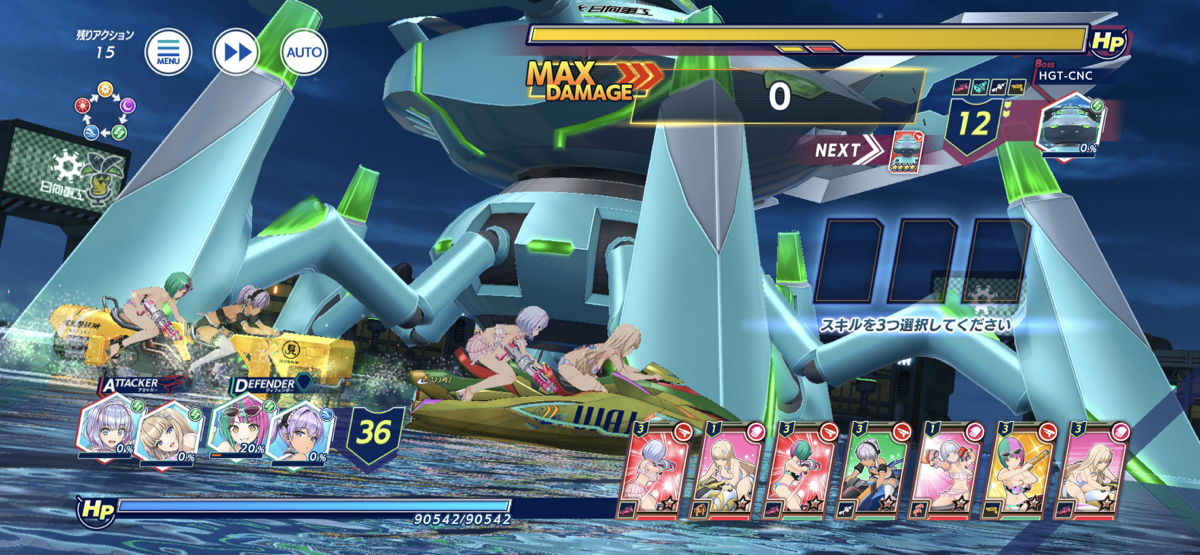Image resolution: width=1200 pixels, height=555 pixels.
Task: Enable AUTO battle mode
Action: click(304, 52)
